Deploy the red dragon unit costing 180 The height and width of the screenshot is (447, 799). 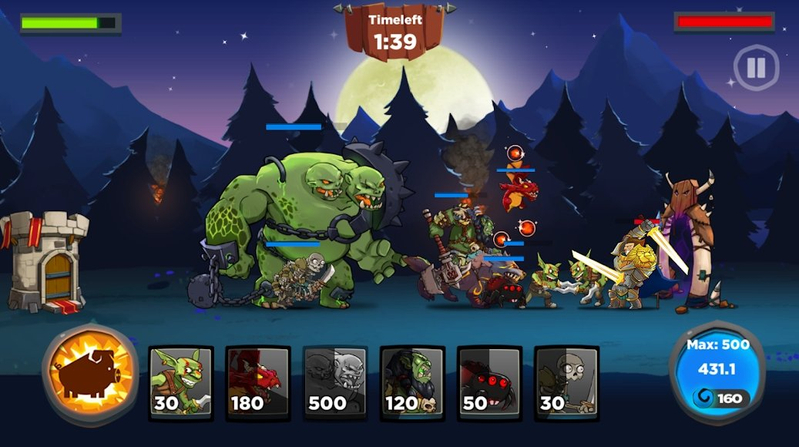point(258,380)
